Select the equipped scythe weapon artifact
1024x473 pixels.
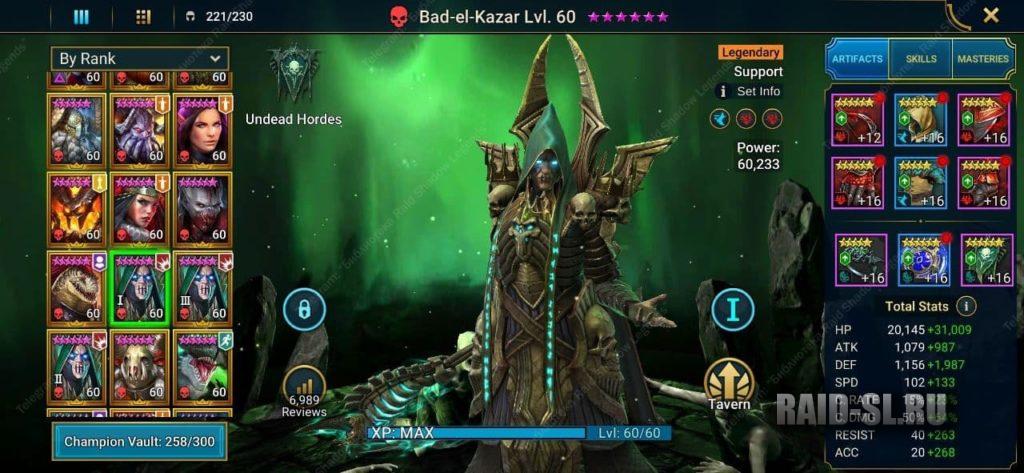(857, 120)
